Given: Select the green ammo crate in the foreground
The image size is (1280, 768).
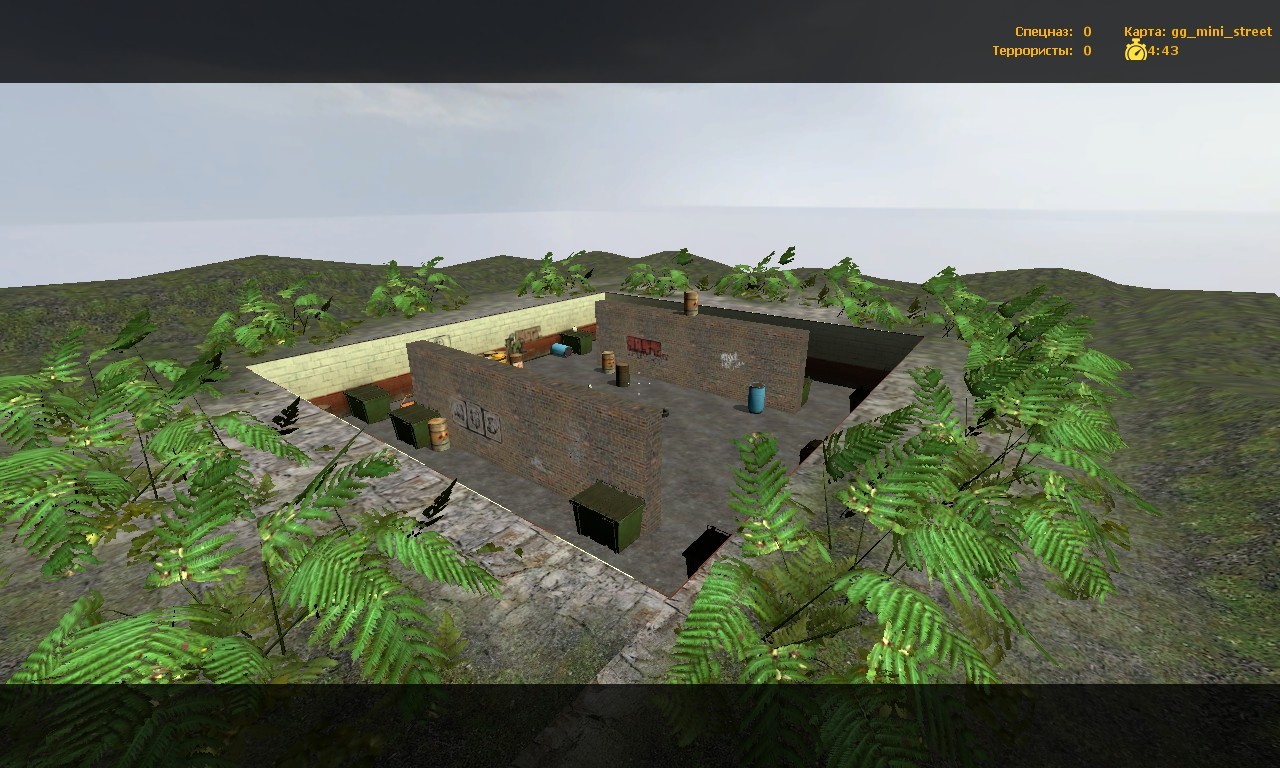Looking at the screenshot, I should 604,513.
